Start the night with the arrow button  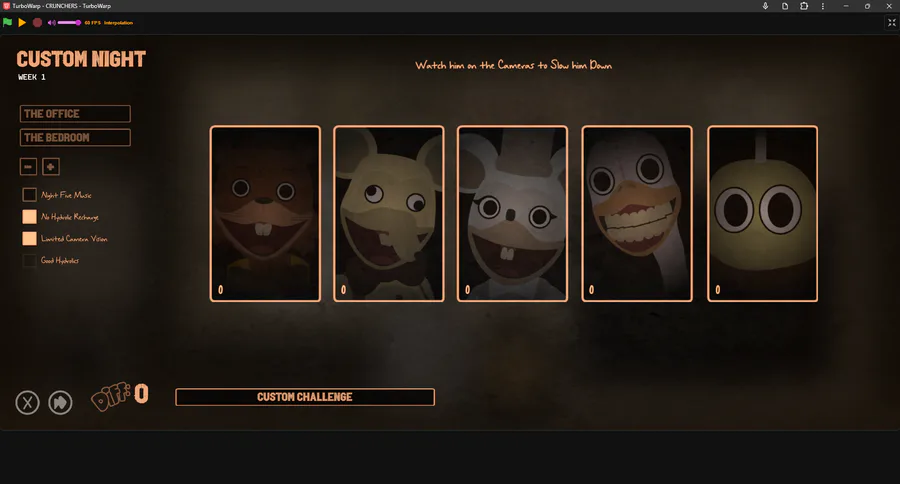[x=60, y=402]
